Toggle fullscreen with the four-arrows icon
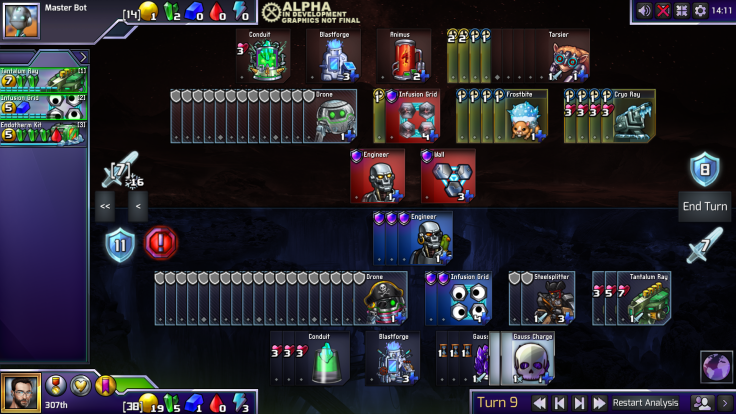 point(682,10)
